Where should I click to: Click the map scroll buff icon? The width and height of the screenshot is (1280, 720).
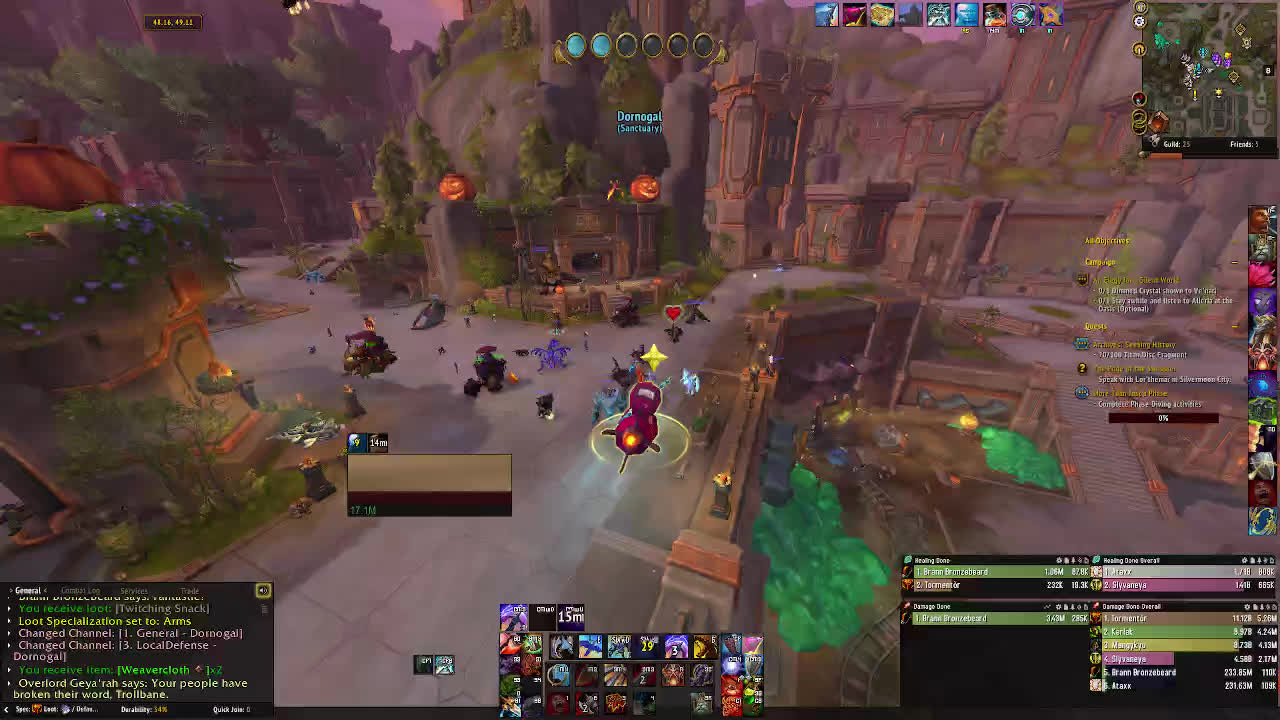(882, 14)
